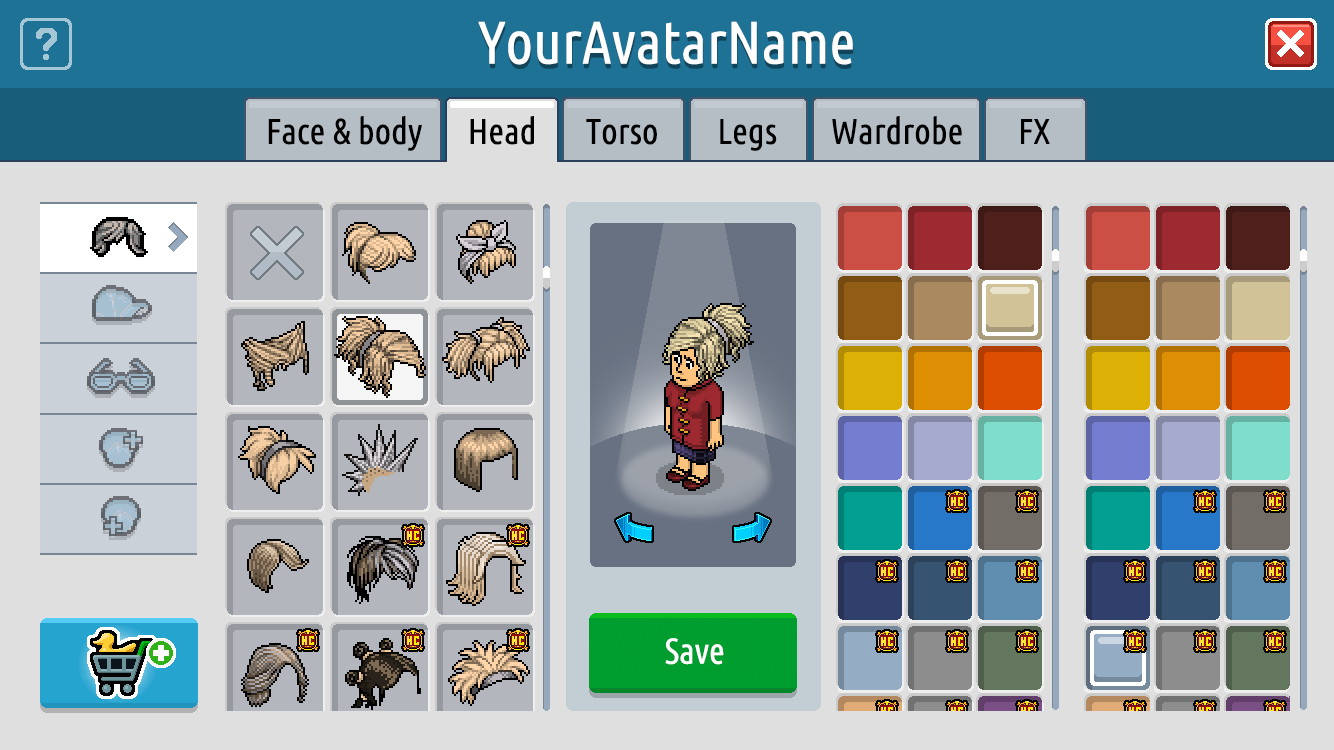This screenshot has height=750, width=1334.
Task: Pick the spiky silver hairstyle
Action: pyautogui.click(x=380, y=461)
